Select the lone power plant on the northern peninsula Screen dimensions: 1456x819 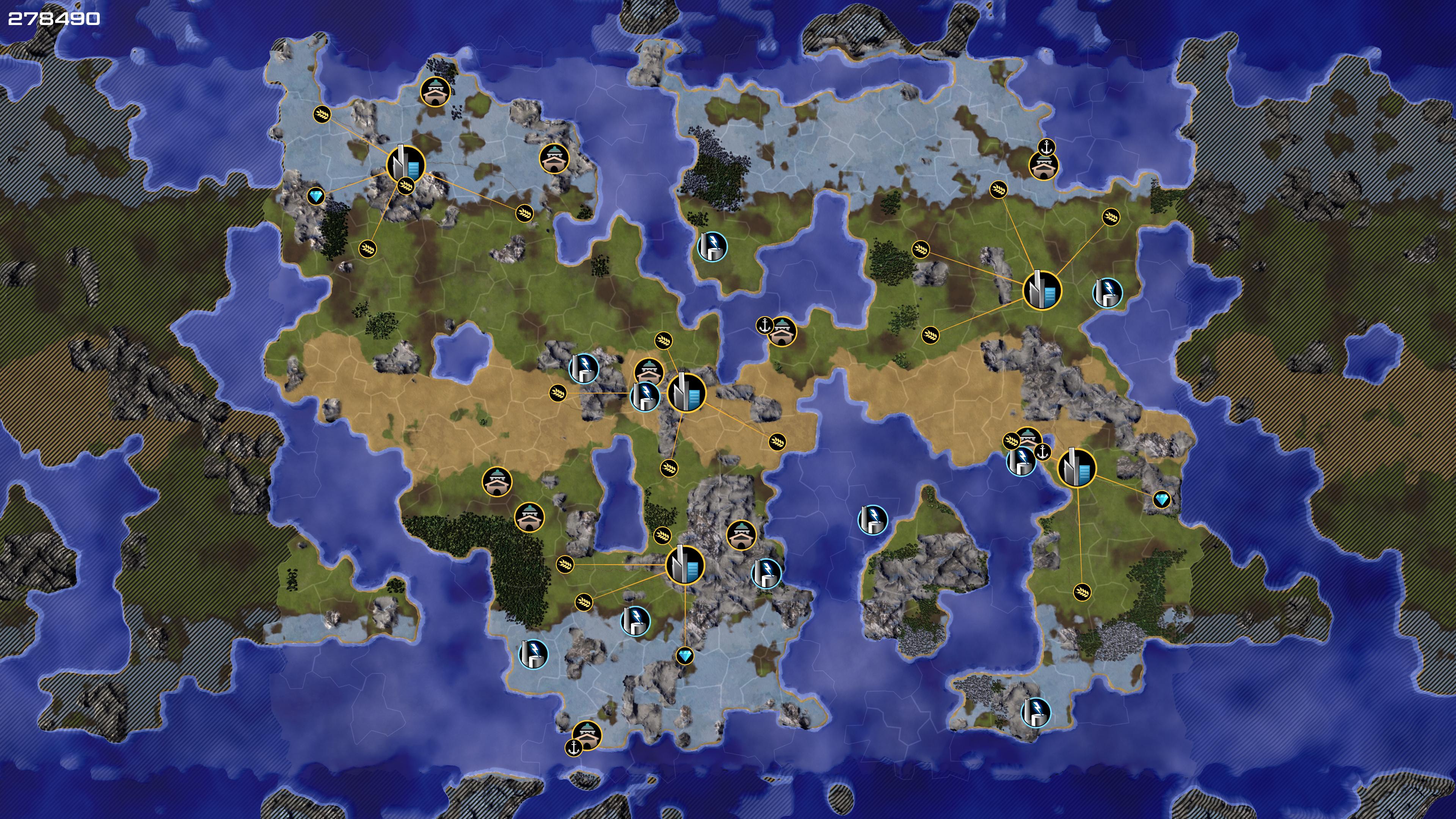pyautogui.click(x=712, y=246)
